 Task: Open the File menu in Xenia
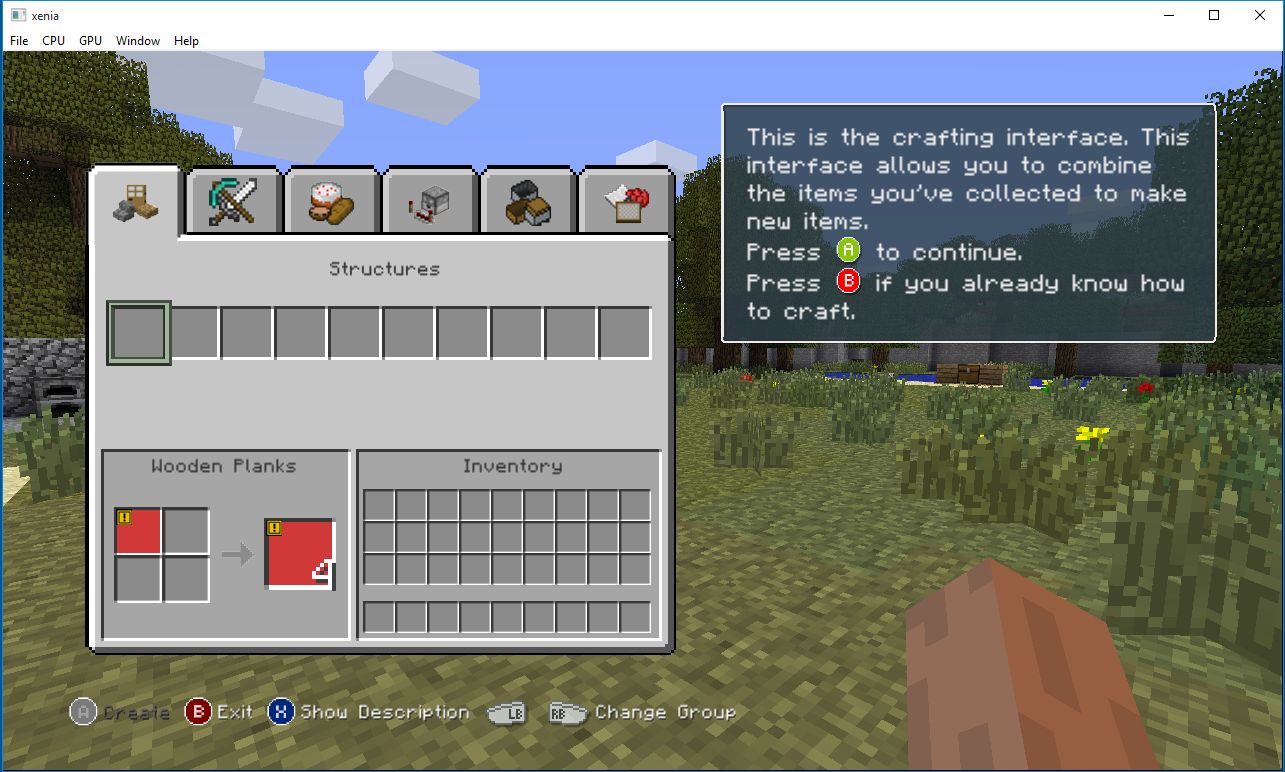point(18,40)
